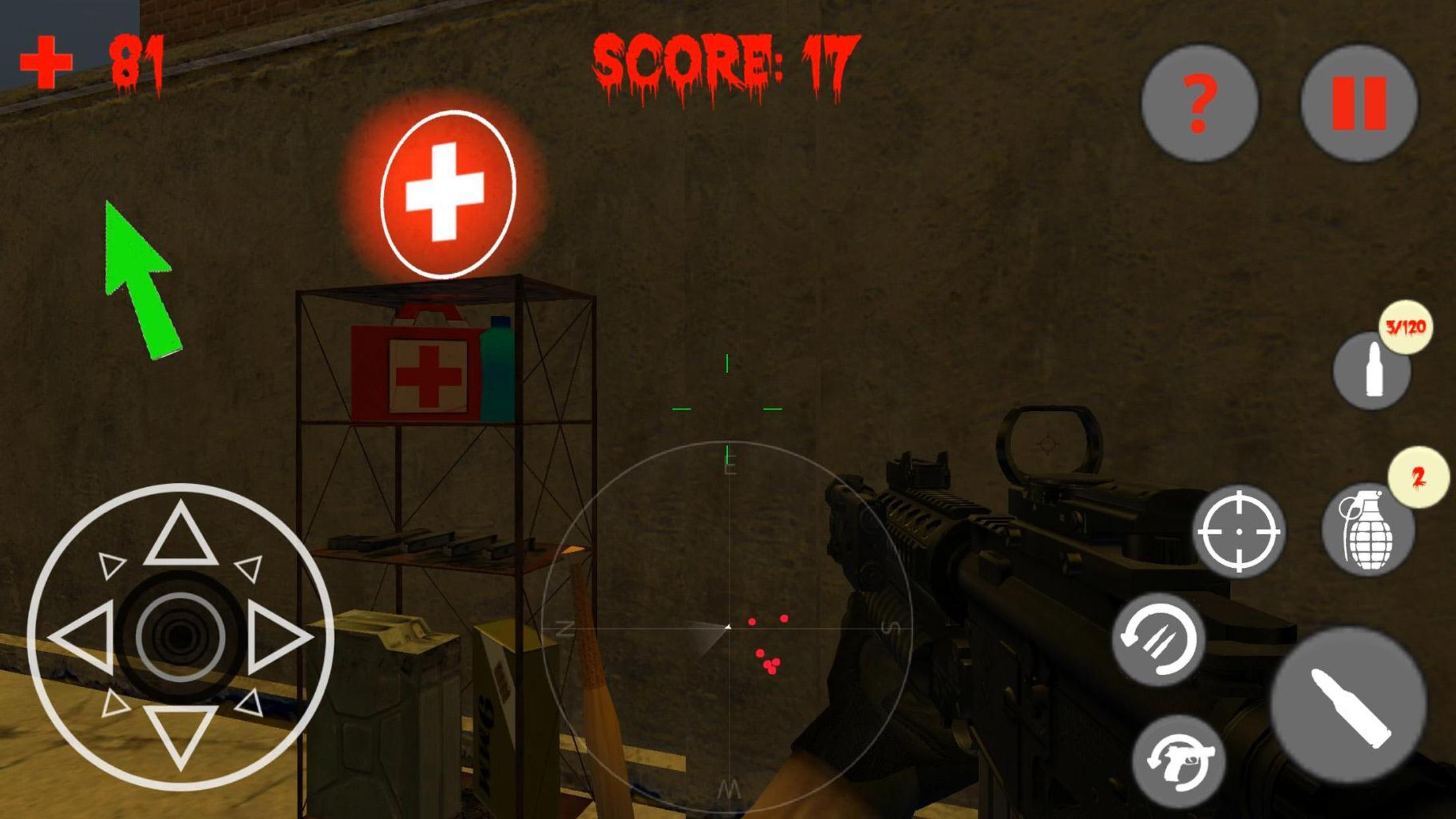
Task: Strafe right with the right arrow
Action: click(278, 637)
